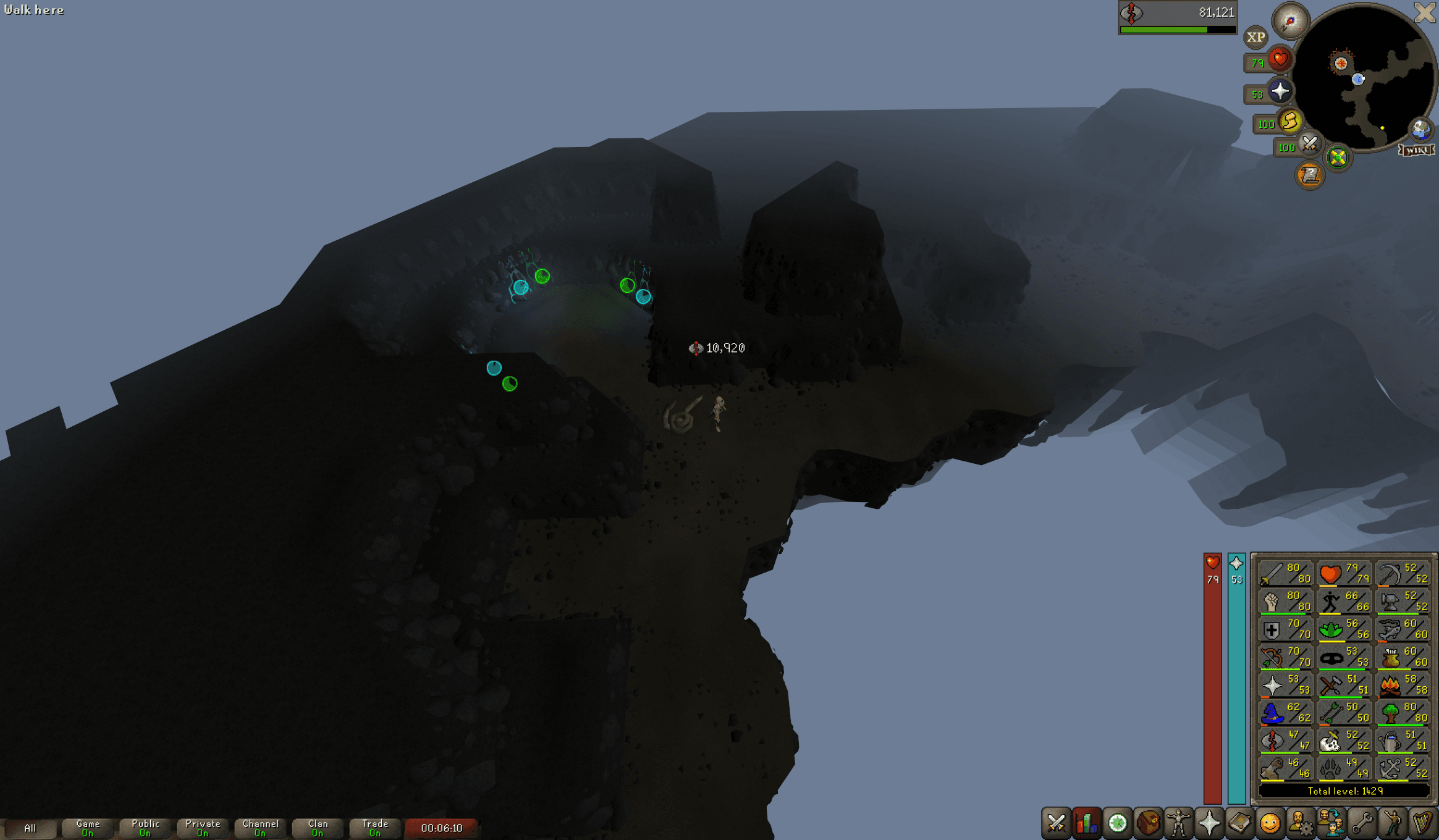This screenshot has height=840, width=1439.
Task: Open the Prayer tab with the star icon
Action: click(1209, 823)
